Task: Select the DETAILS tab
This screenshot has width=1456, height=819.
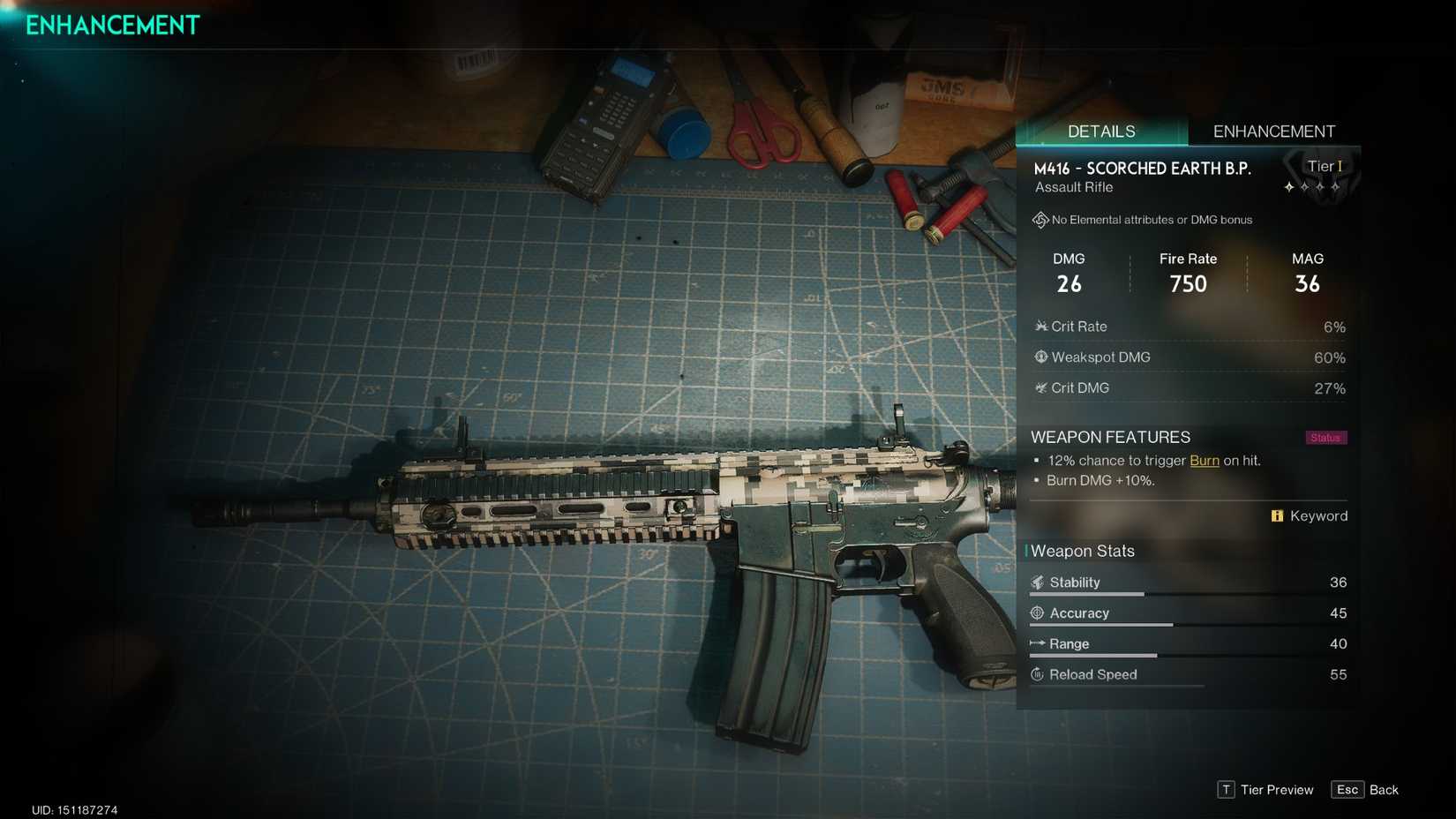Action: (1101, 131)
